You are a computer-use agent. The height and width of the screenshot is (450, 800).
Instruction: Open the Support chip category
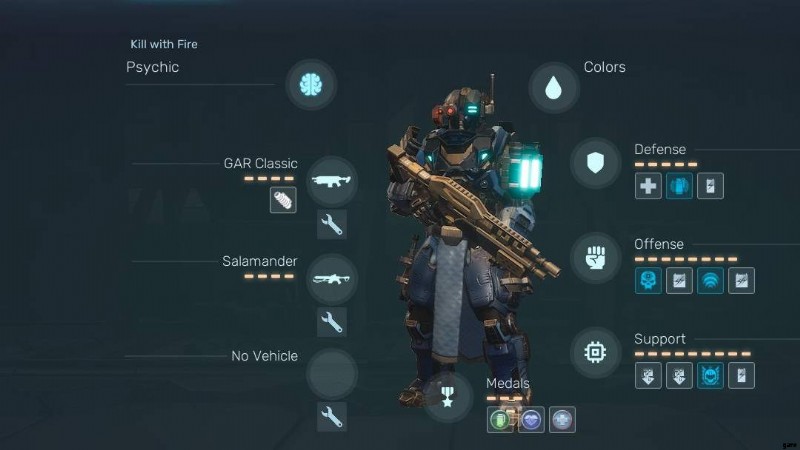coord(596,352)
